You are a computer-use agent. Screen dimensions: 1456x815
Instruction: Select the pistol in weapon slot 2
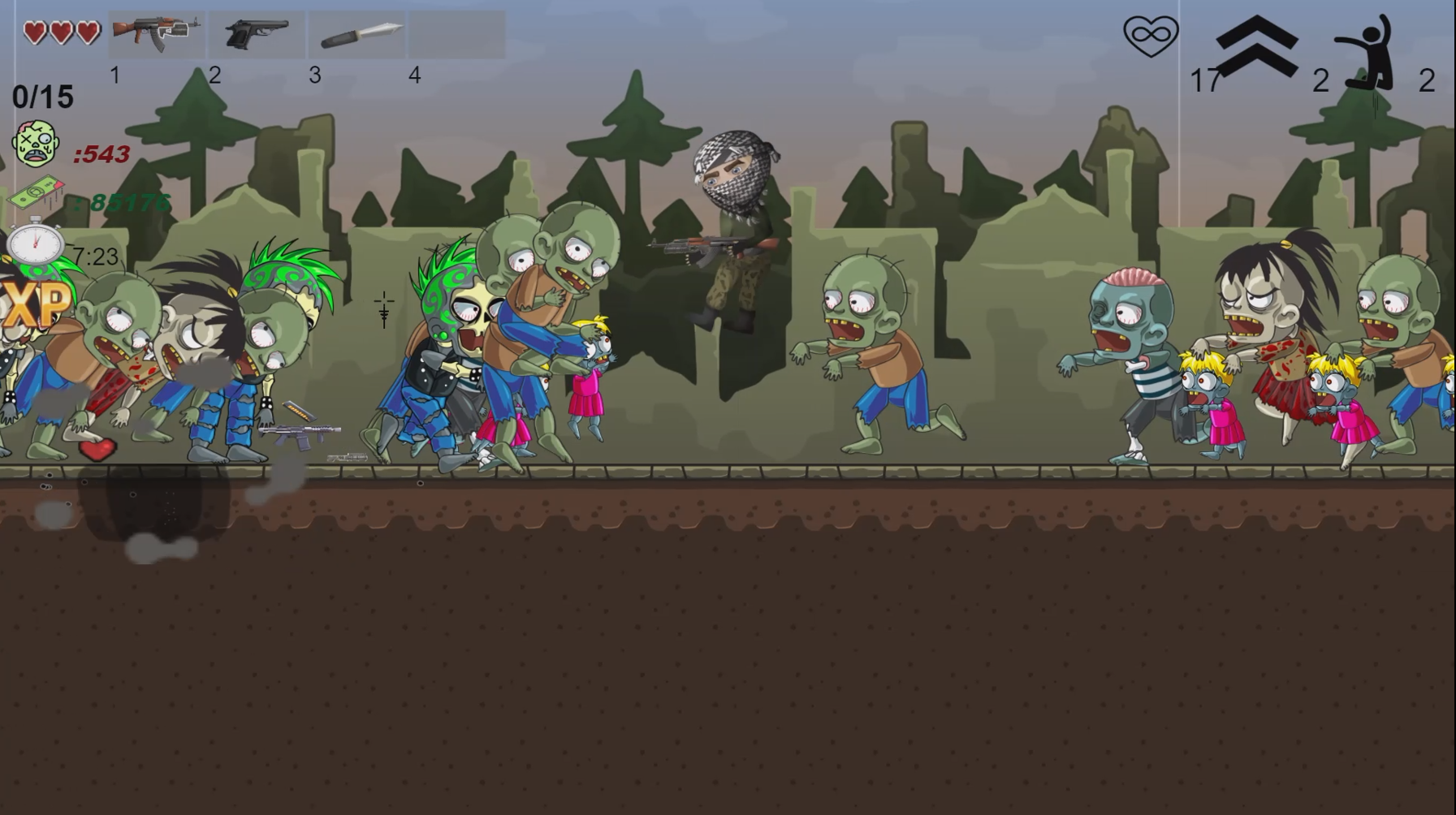[x=257, y=34]
